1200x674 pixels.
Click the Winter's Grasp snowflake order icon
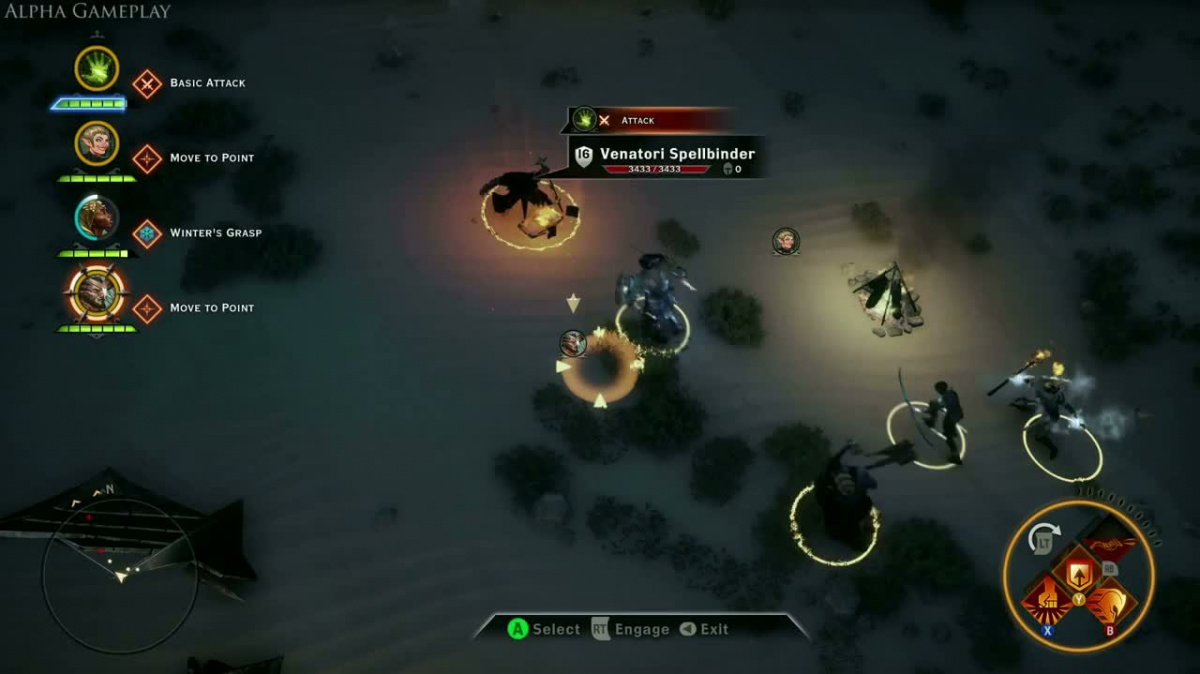pos(147,234)
